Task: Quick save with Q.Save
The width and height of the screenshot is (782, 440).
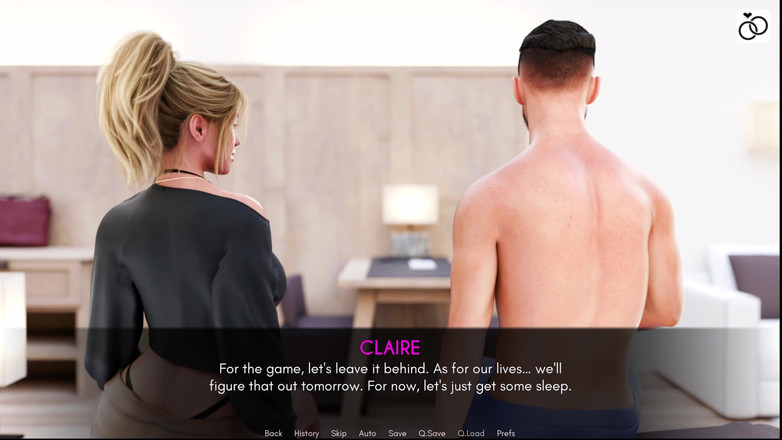Action: pyautogui.click(x=432, y=433)
